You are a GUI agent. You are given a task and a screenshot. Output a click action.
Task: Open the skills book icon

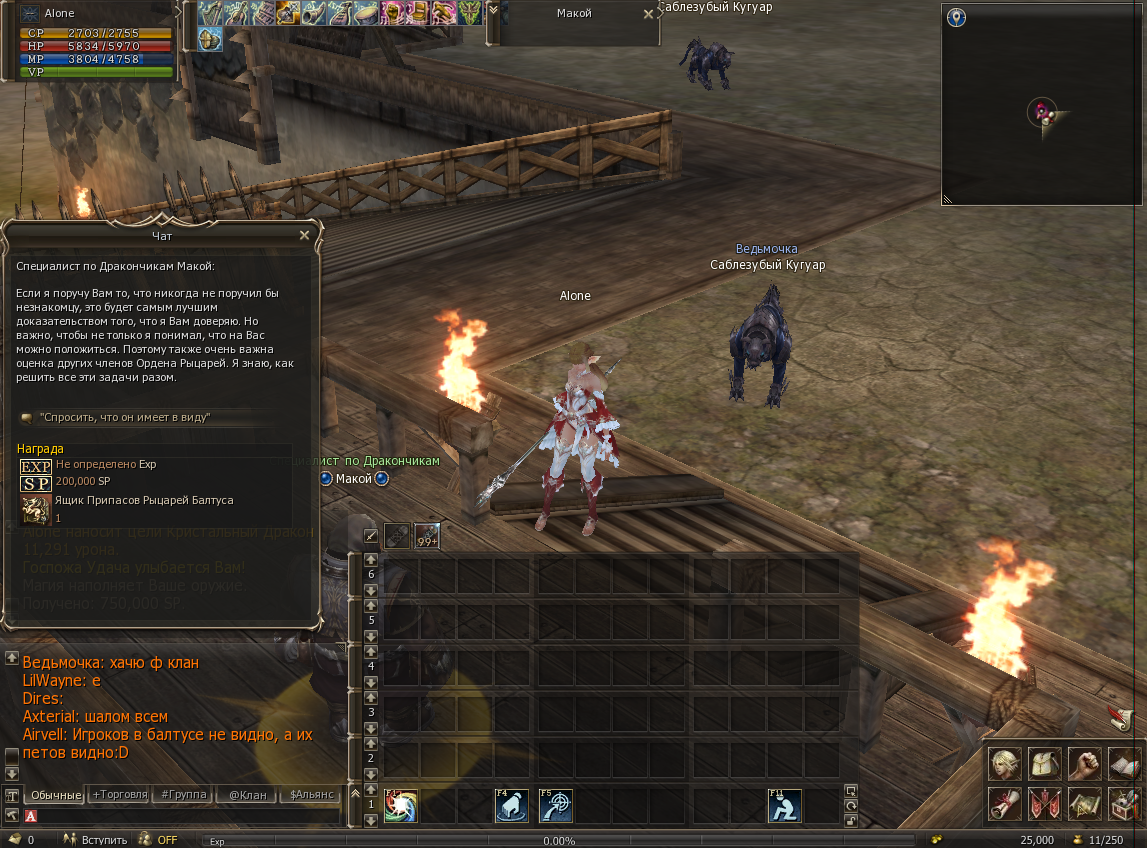(x=1124, y=764)
